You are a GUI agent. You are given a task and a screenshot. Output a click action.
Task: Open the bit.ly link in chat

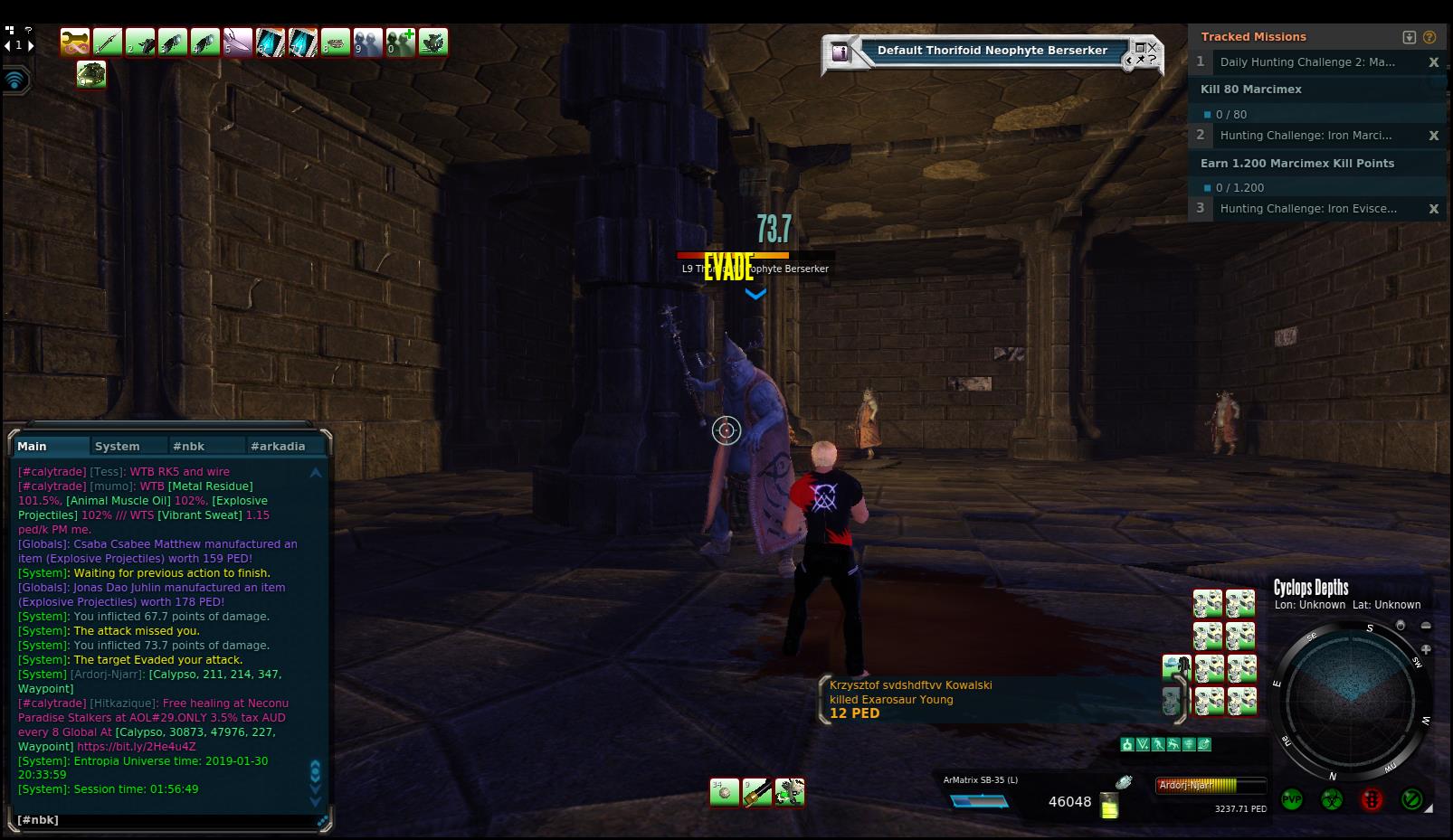click(136, 747)
